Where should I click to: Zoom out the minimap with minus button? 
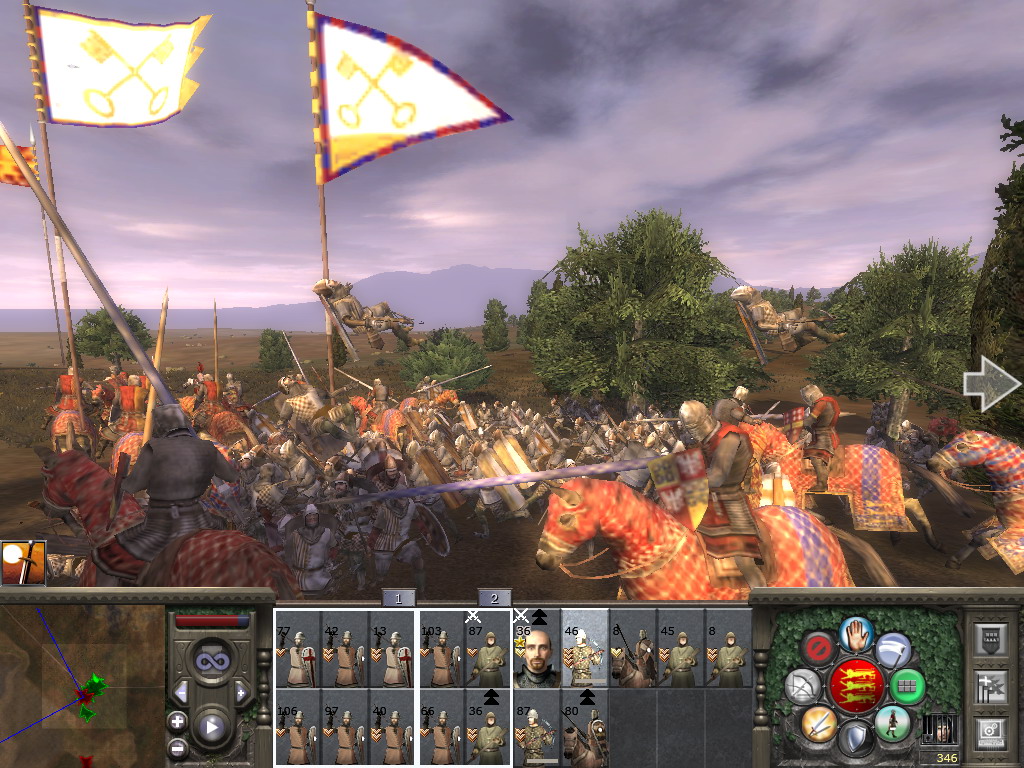coord(177,746)
